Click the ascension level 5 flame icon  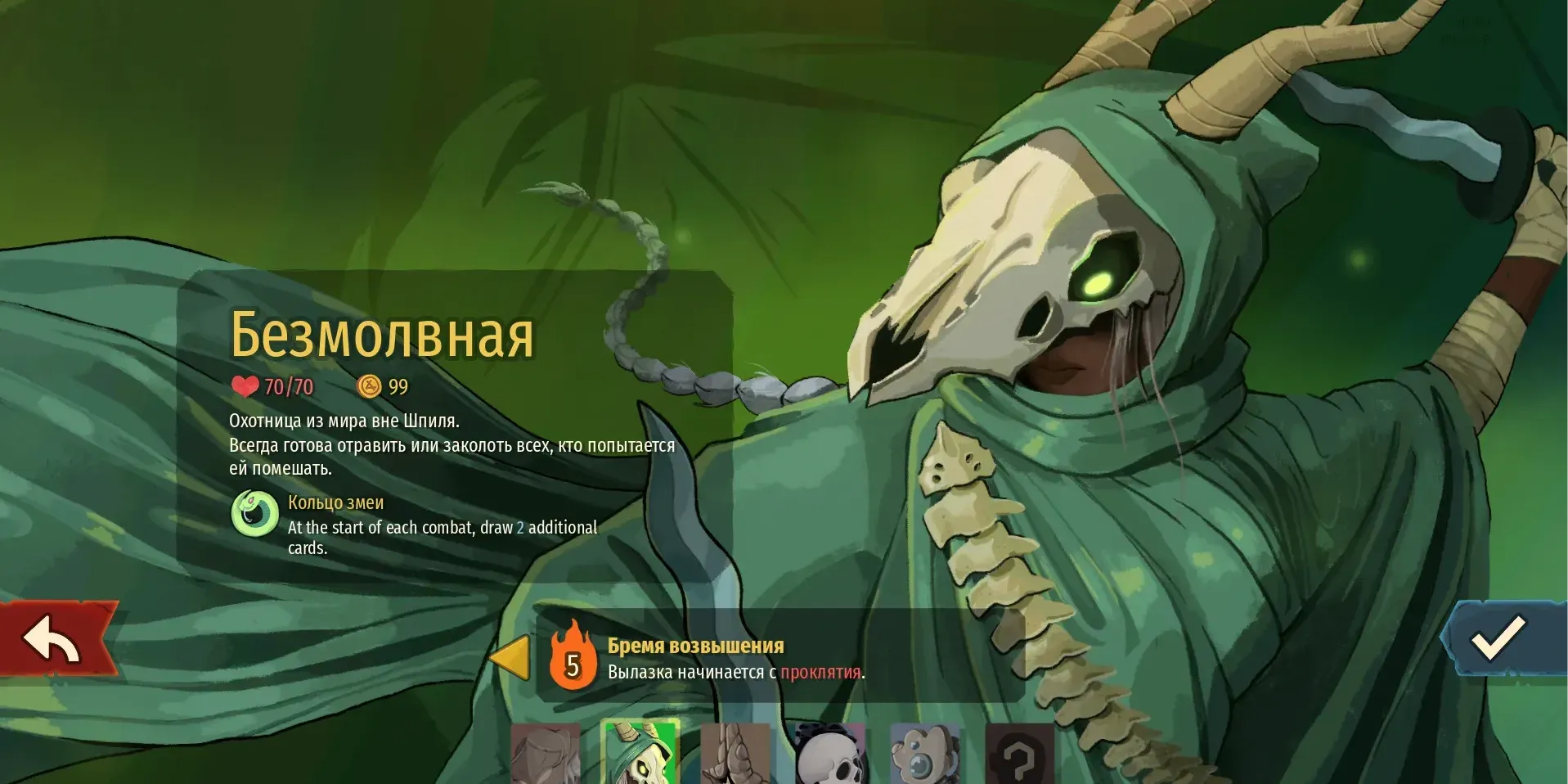coord(573,657)
